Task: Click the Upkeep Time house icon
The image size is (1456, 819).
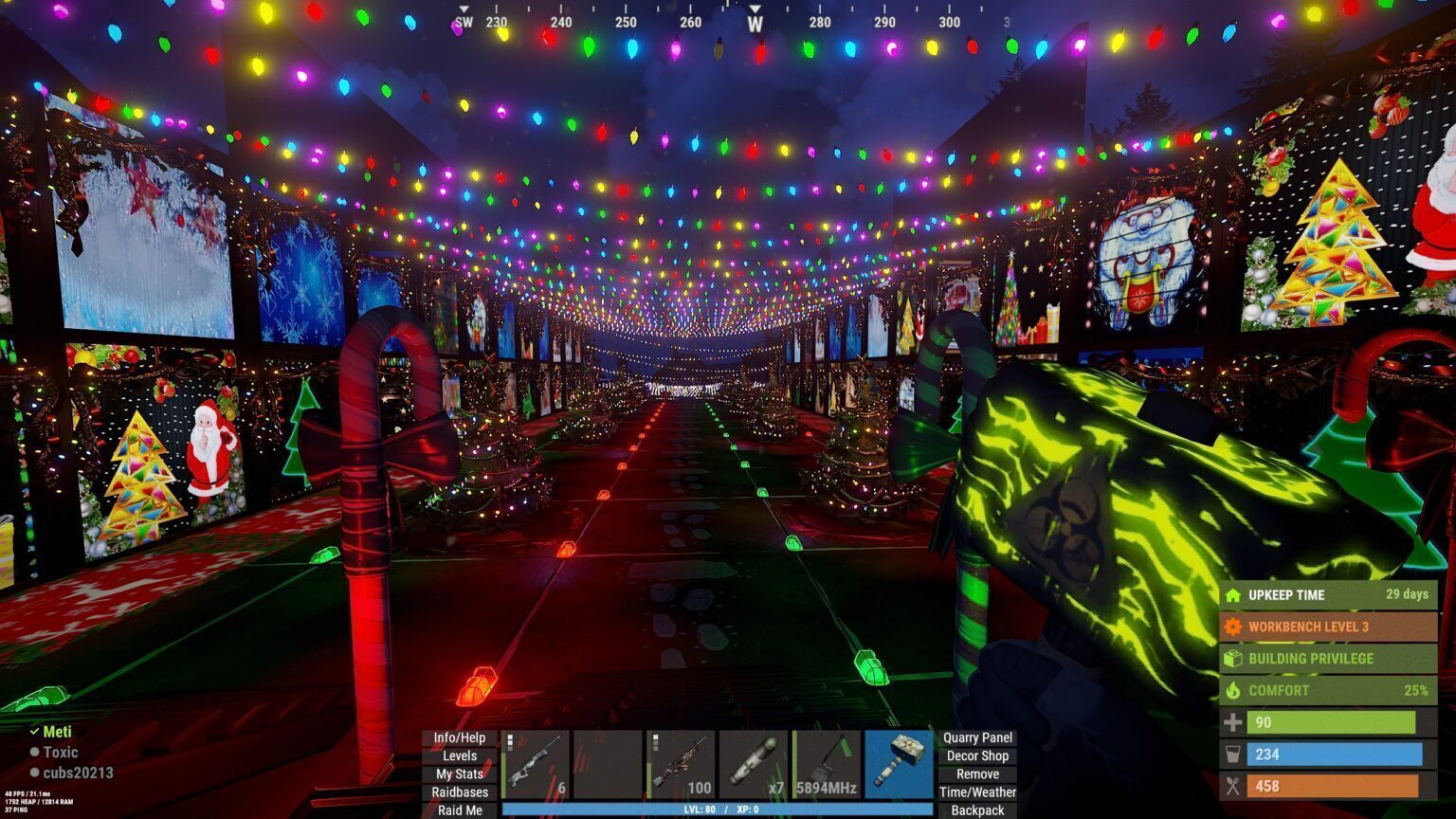Action: (x=1233, y=595)
